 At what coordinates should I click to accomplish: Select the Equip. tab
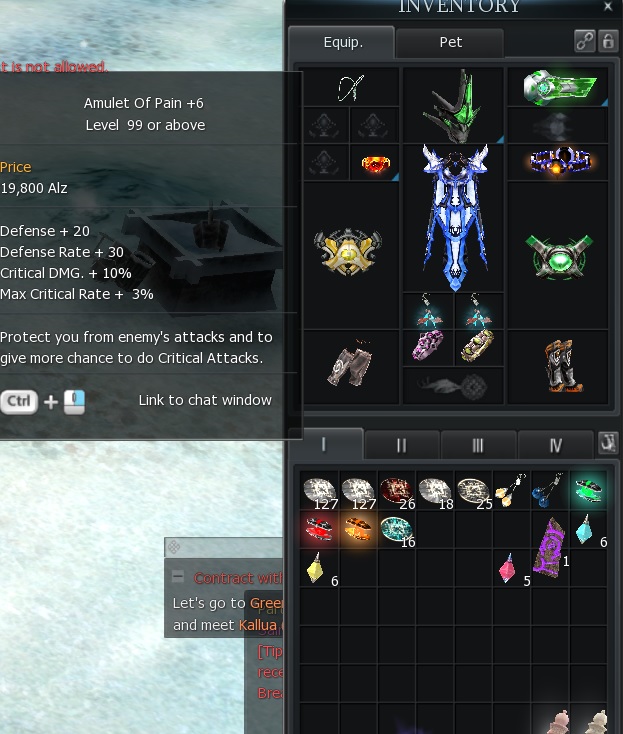tap(343, 43)
